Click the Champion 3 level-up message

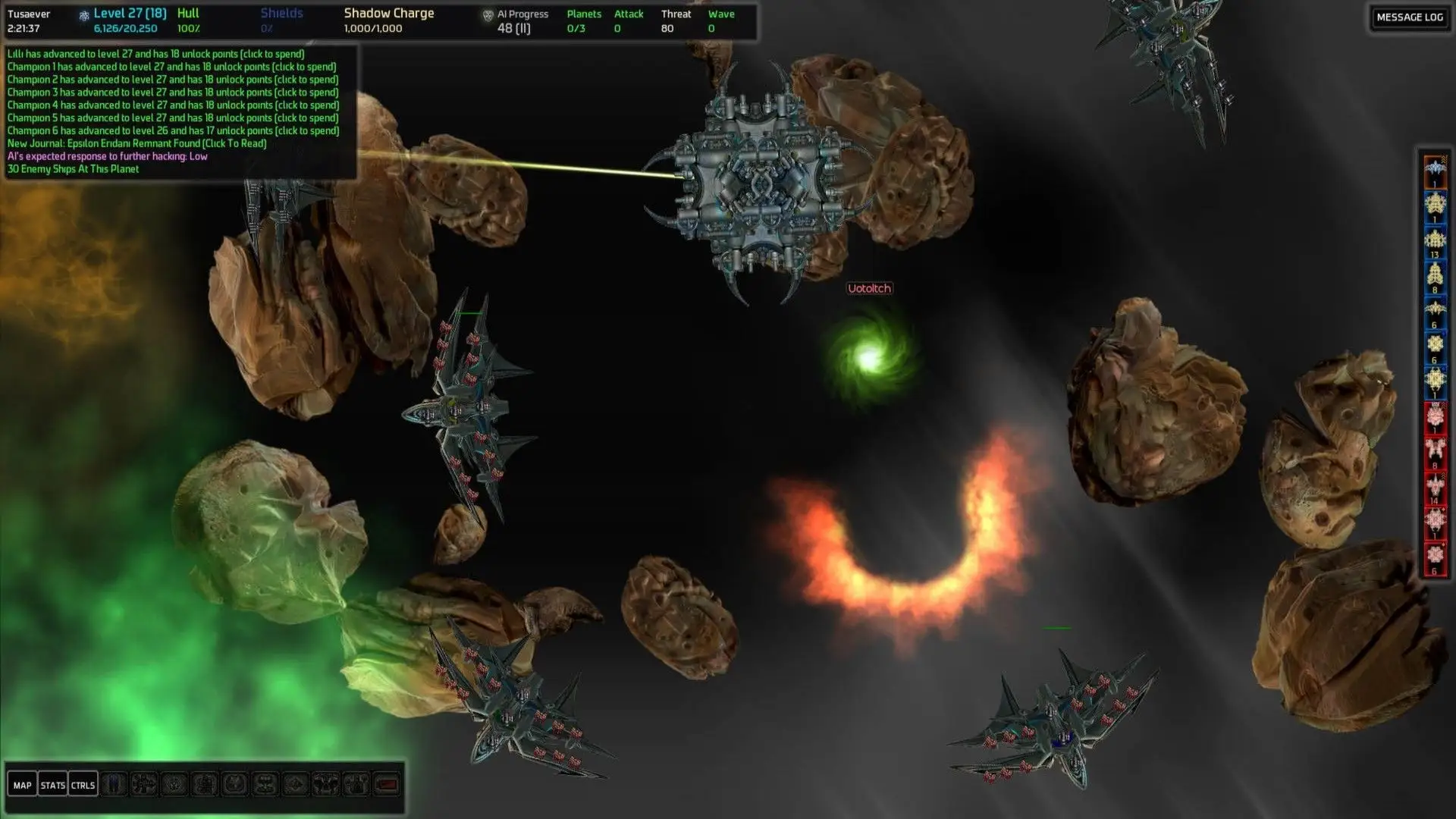tap(173, 93)
